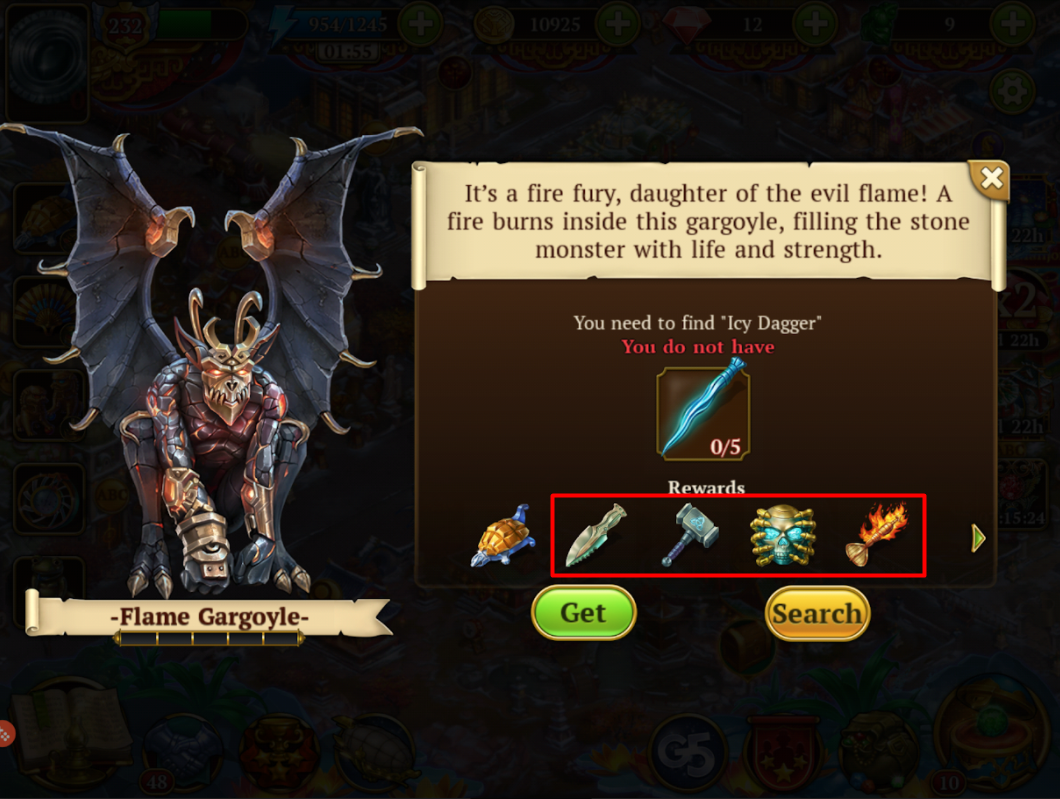Screen dimensions: 1060x799
Task: Show more rewards with the arrow
Action: (x=979, y=538)
